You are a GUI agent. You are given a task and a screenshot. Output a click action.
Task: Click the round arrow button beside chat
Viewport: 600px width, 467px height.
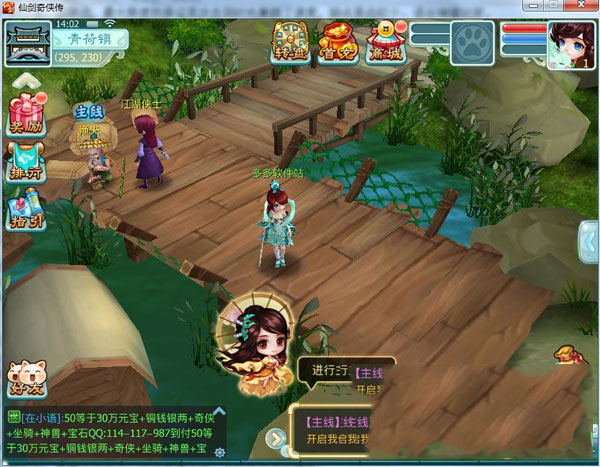click(275, 438)
